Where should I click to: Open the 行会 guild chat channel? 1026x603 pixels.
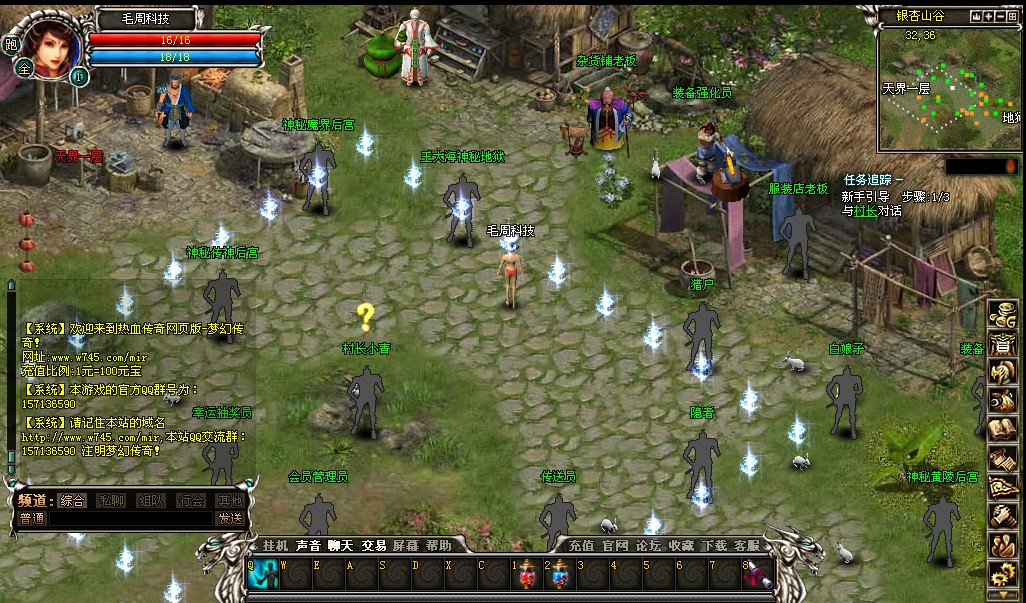191,500
